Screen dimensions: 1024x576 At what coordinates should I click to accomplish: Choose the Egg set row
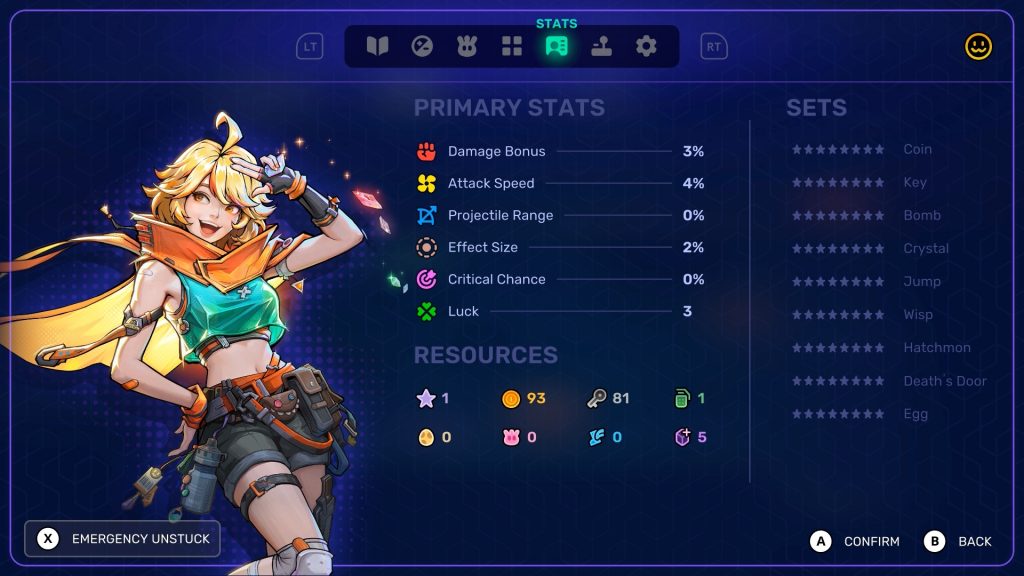(x=860, y=414)
